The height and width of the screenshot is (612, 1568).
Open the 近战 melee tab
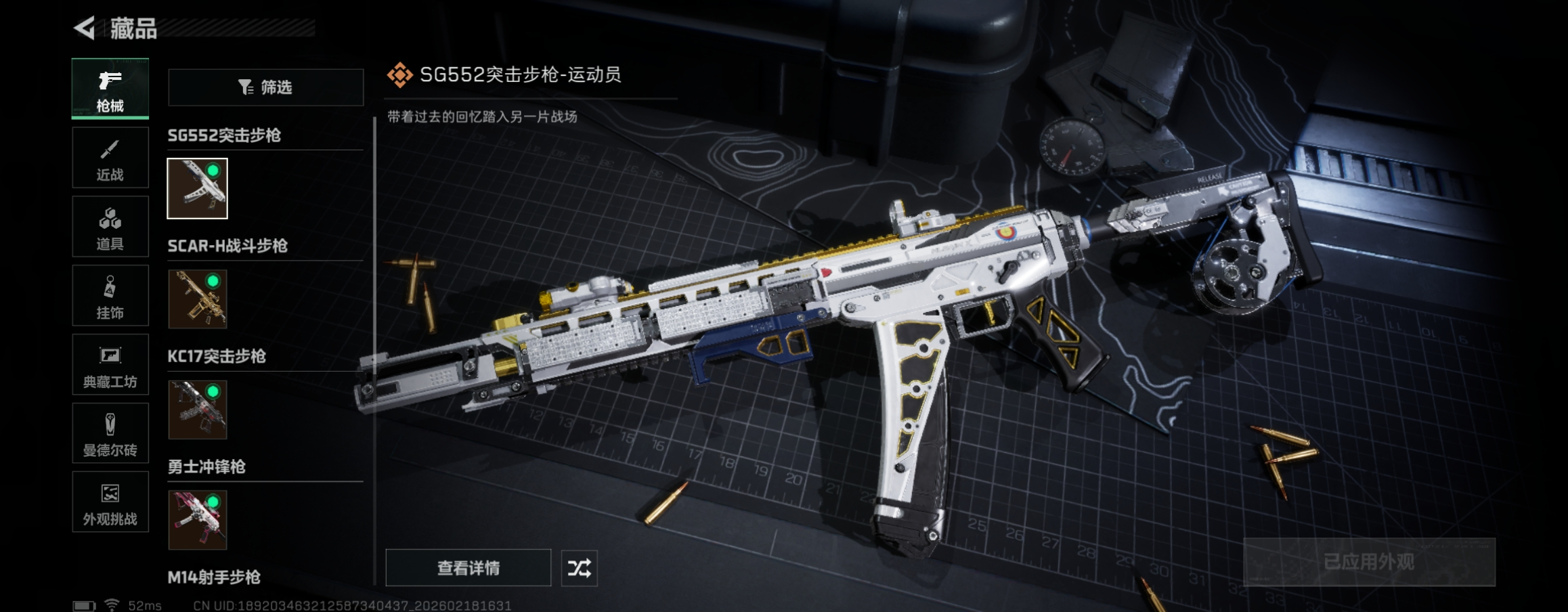coord(110,158)
